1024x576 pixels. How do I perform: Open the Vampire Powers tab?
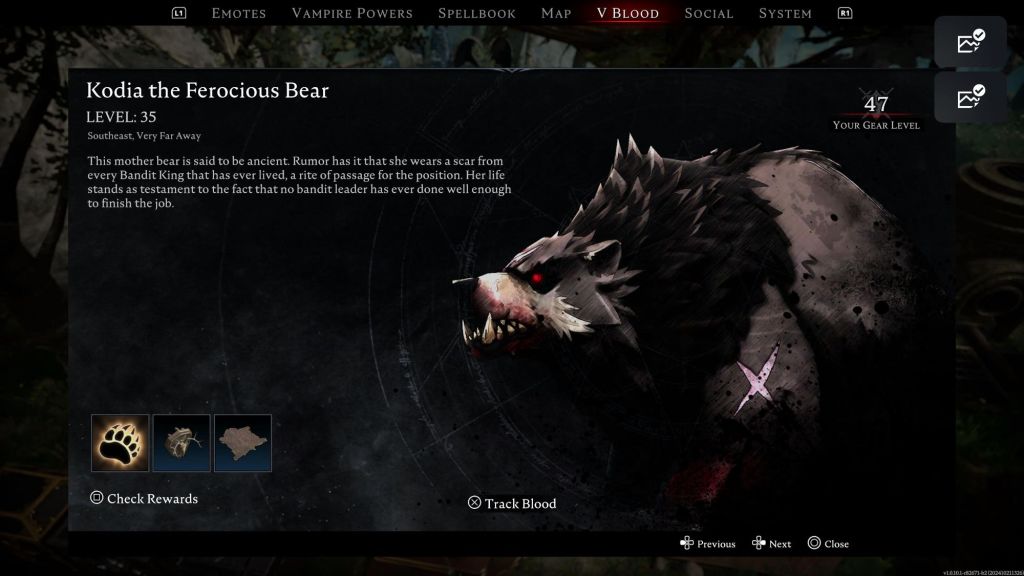(352, 13)
